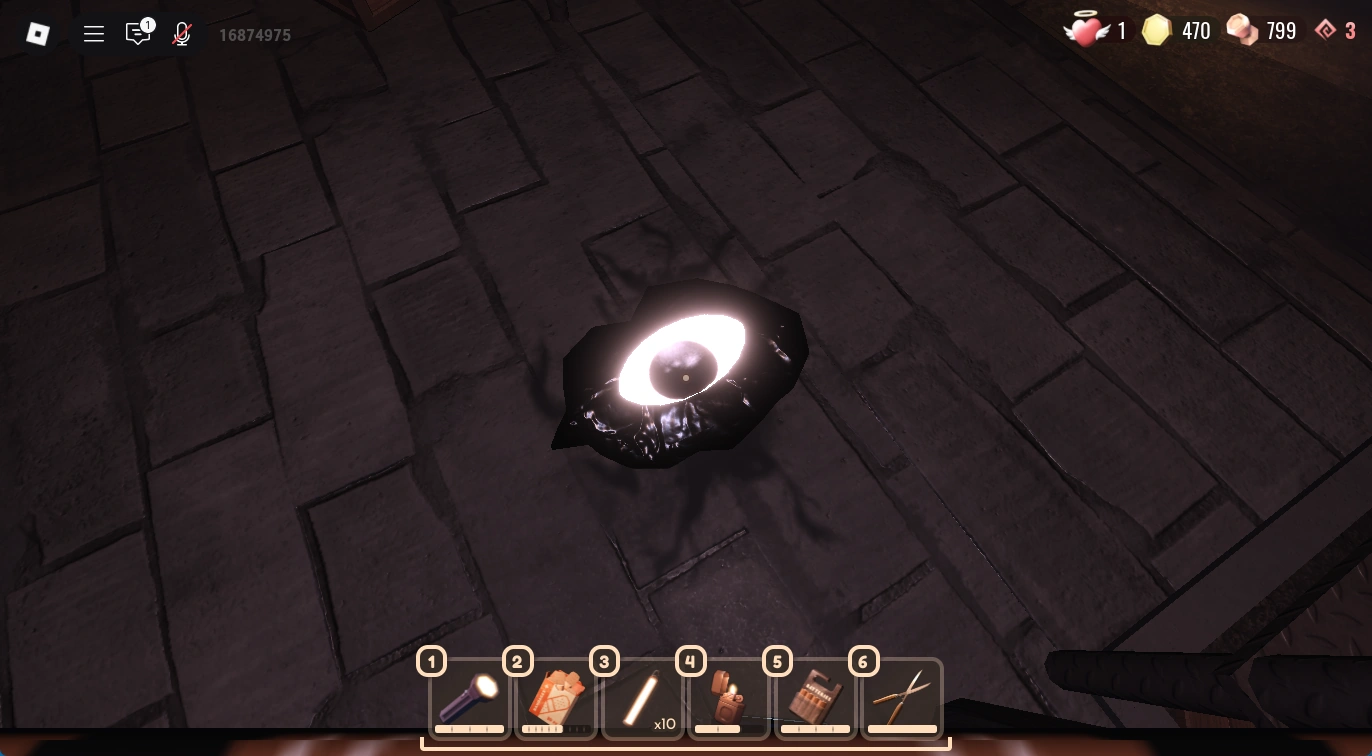Click the red spiral token icon
This screenshot has height=756, width=1372.
(1327, 30)
